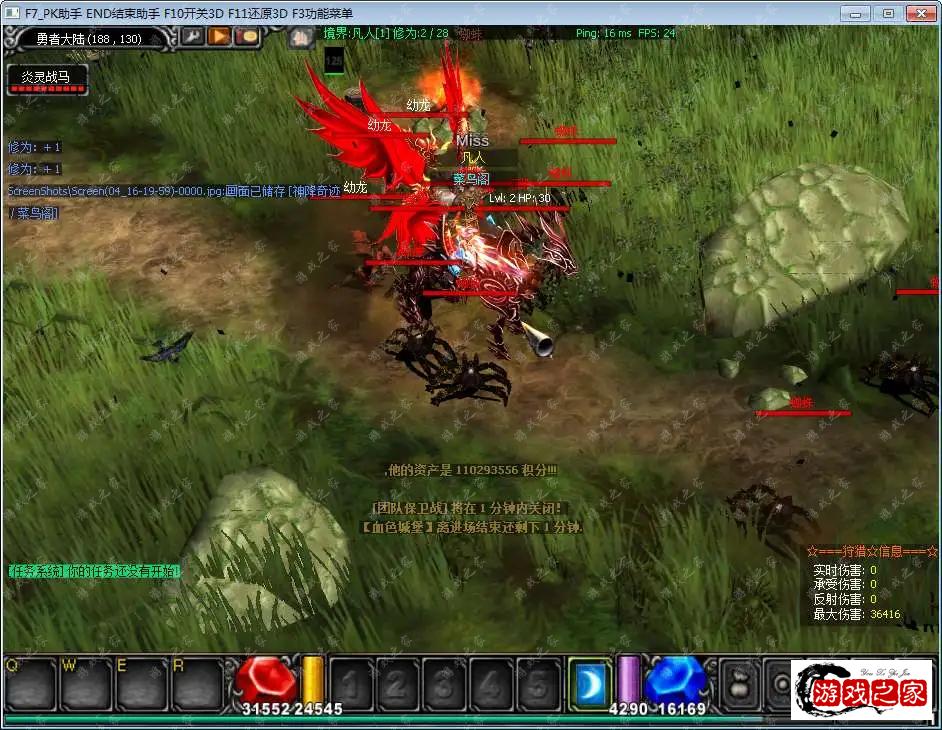Close the game window
The height and width of the screenshot is (730, 942).
click(919, 13)
